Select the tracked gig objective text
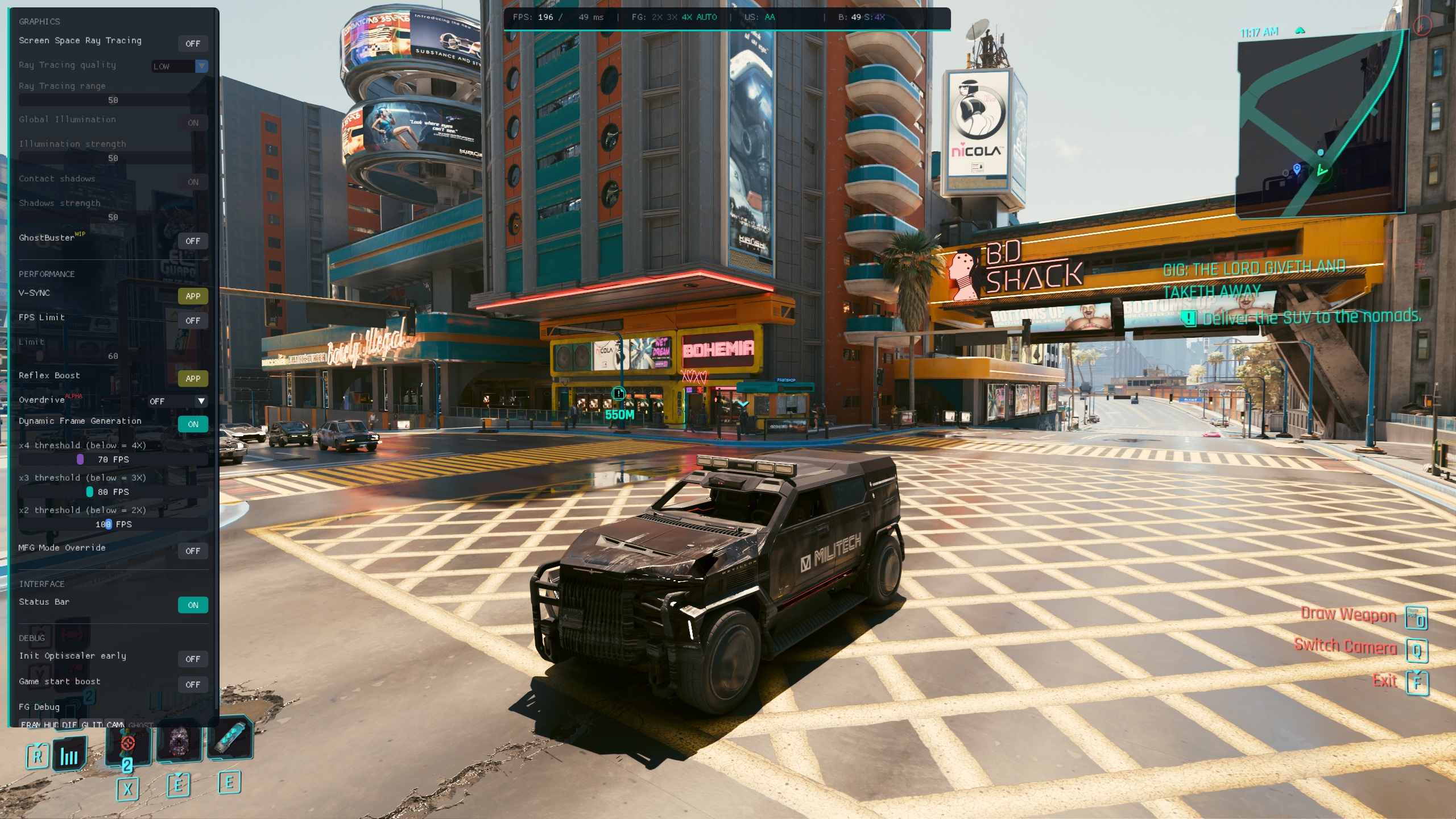The height and width of the screenshot is (819, 1456). click(x=1254, y=280)
